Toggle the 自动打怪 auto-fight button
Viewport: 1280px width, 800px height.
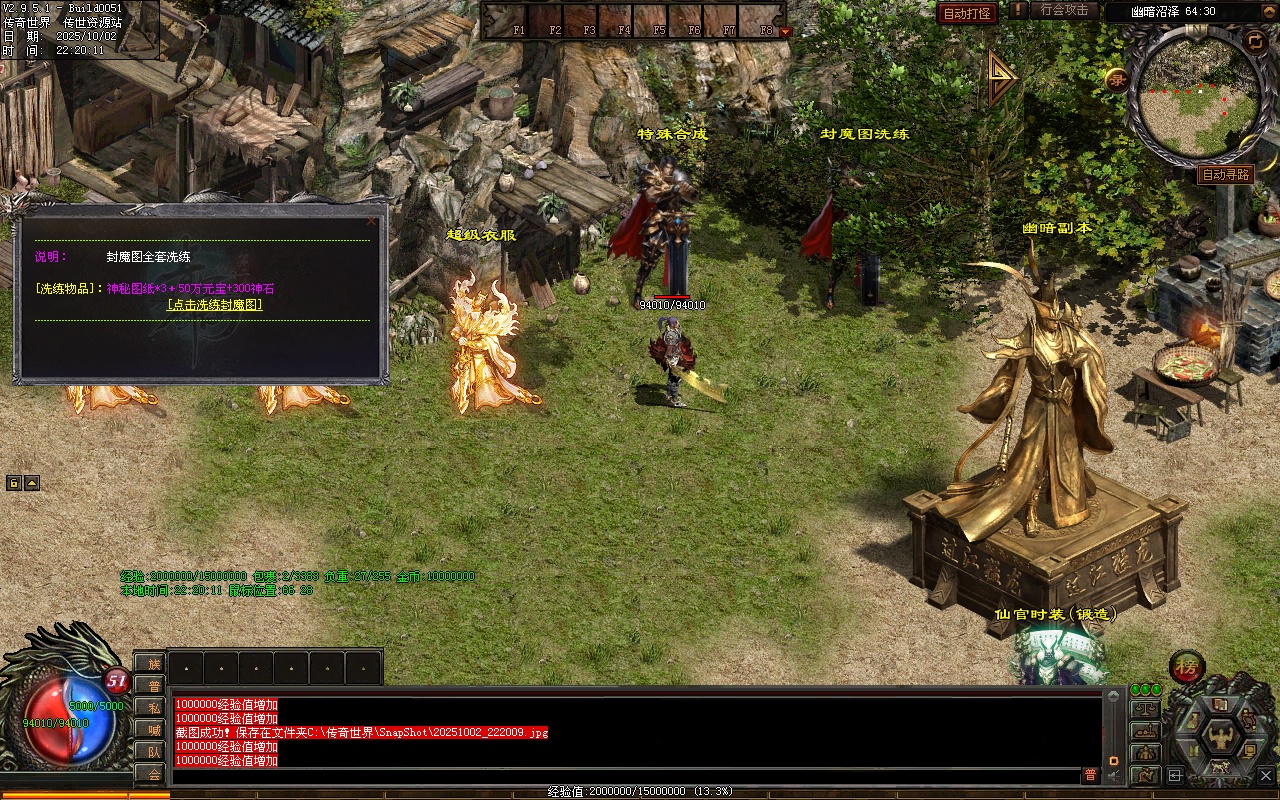point(967,13)
